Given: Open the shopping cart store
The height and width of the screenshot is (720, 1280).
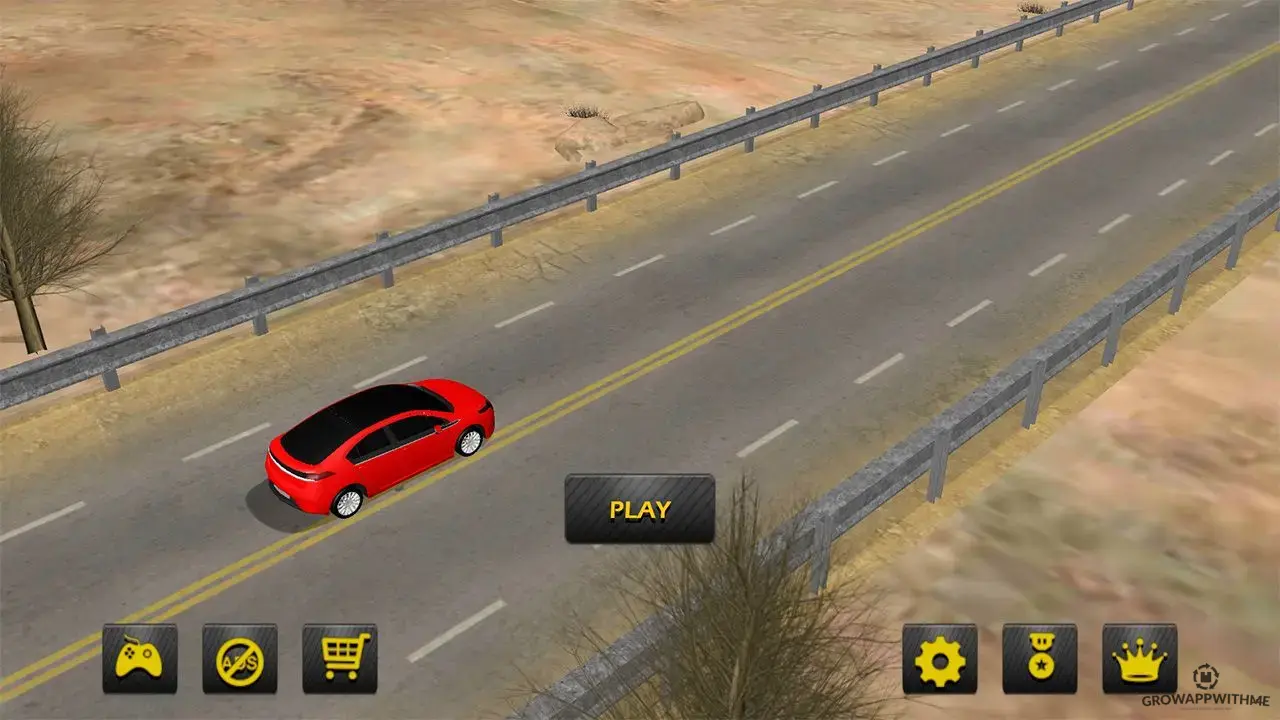Looking at the screenshot, I should [340, 659].
